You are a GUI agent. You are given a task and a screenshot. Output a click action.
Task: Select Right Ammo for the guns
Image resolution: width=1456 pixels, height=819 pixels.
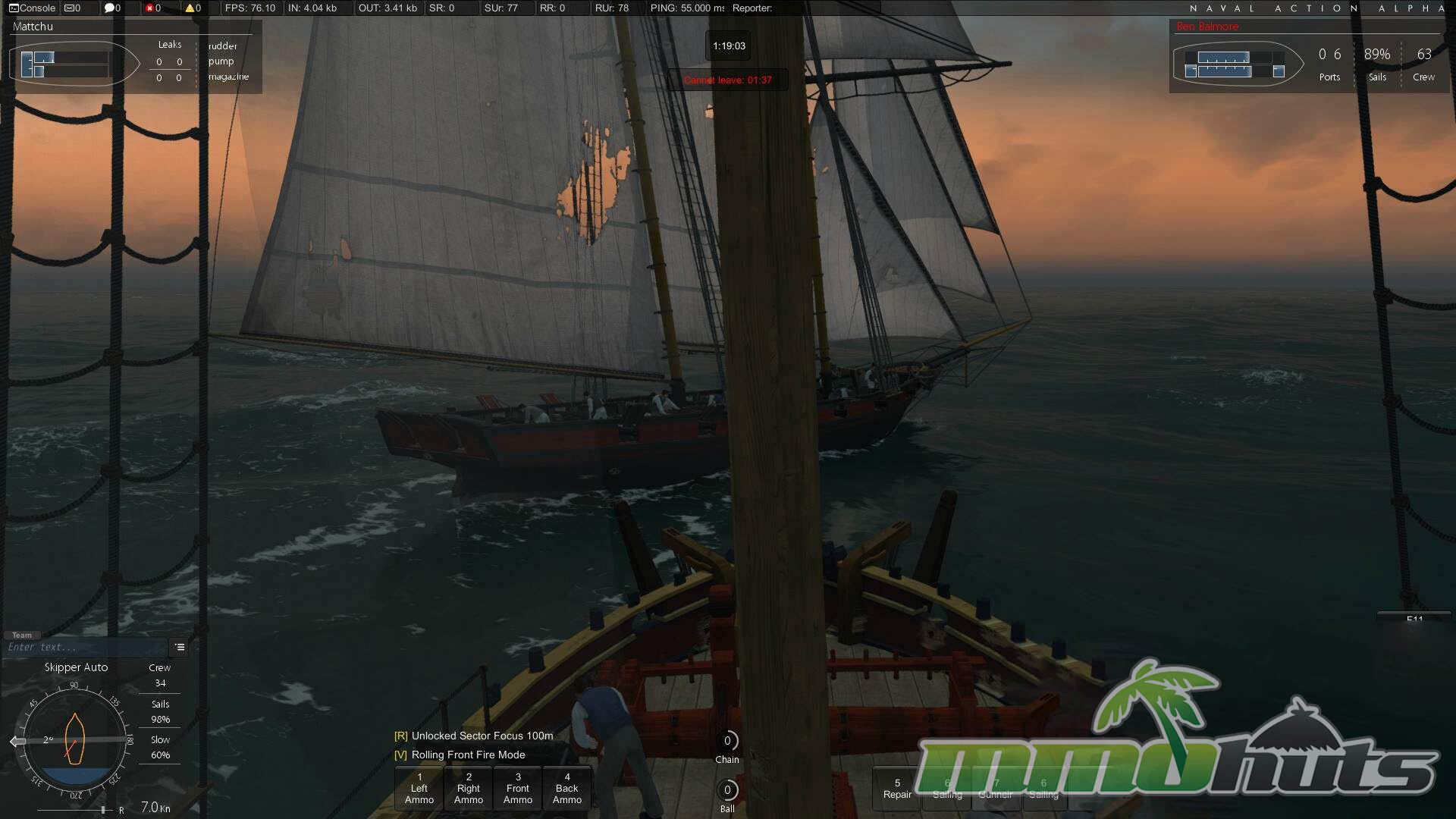[469, 789]
